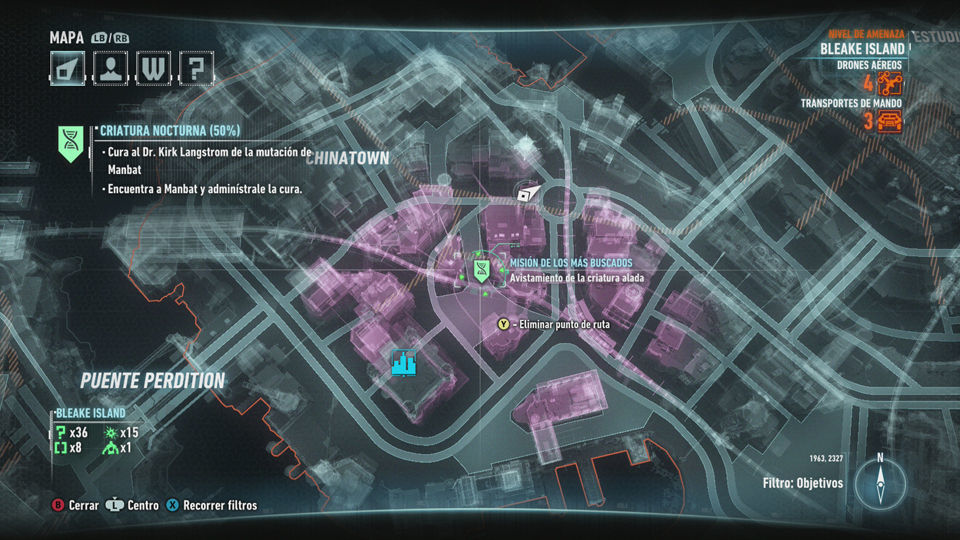Select the blue skyline building marker

tap(403, 363)
